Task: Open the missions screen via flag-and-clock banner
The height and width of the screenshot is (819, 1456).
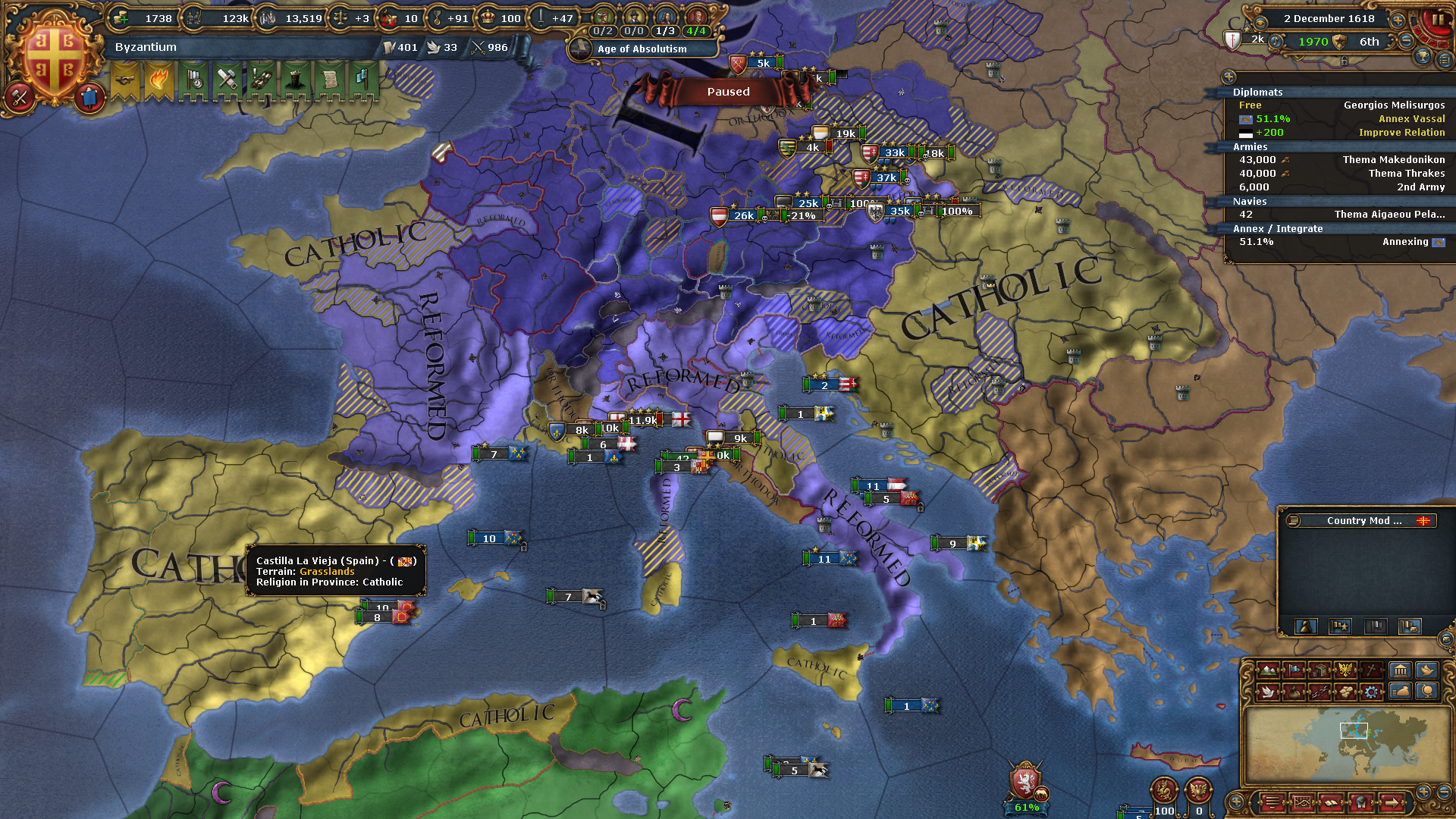Action: coord(194,79)
